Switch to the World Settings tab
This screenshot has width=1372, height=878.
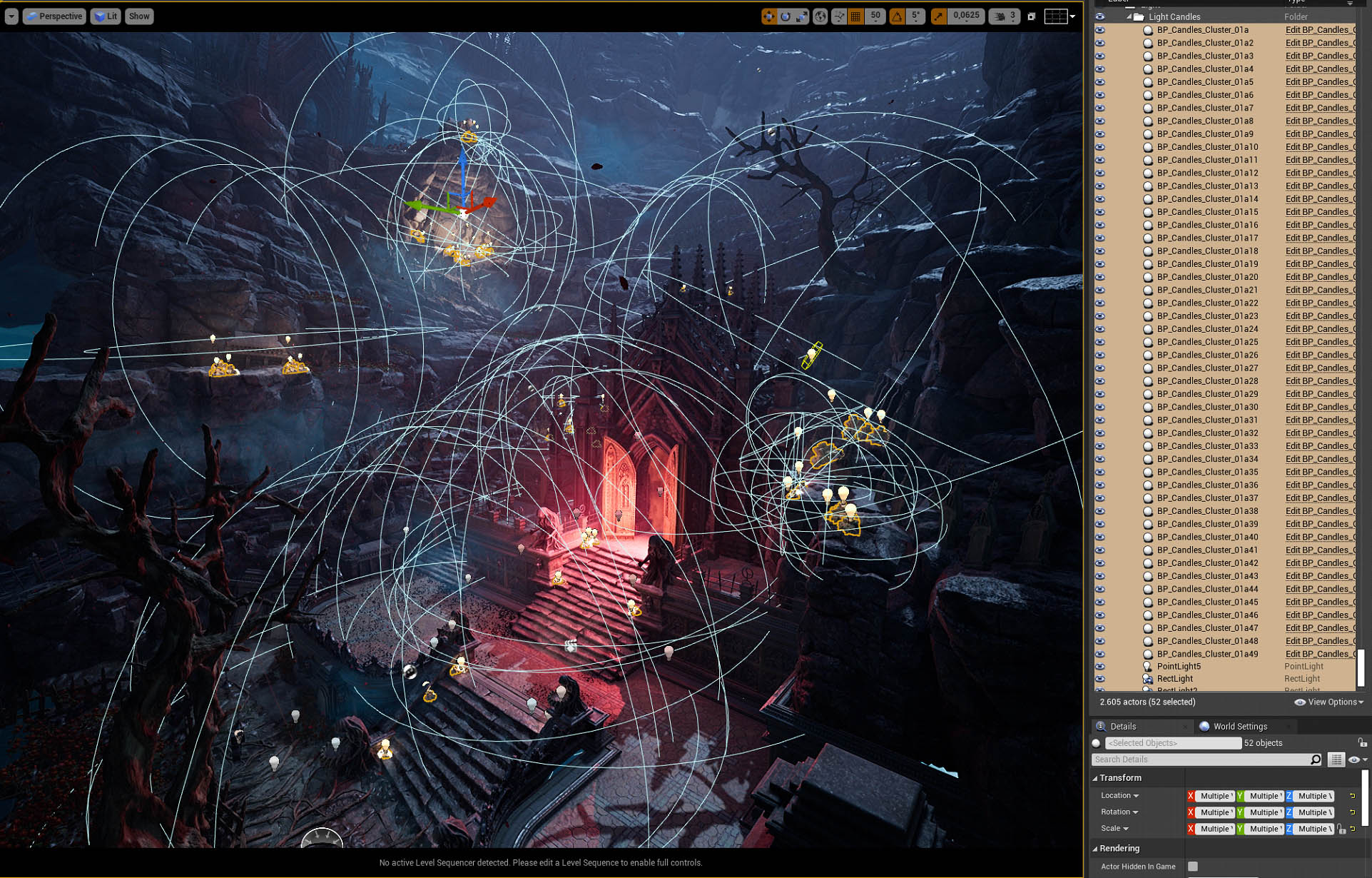(1240, 727)
